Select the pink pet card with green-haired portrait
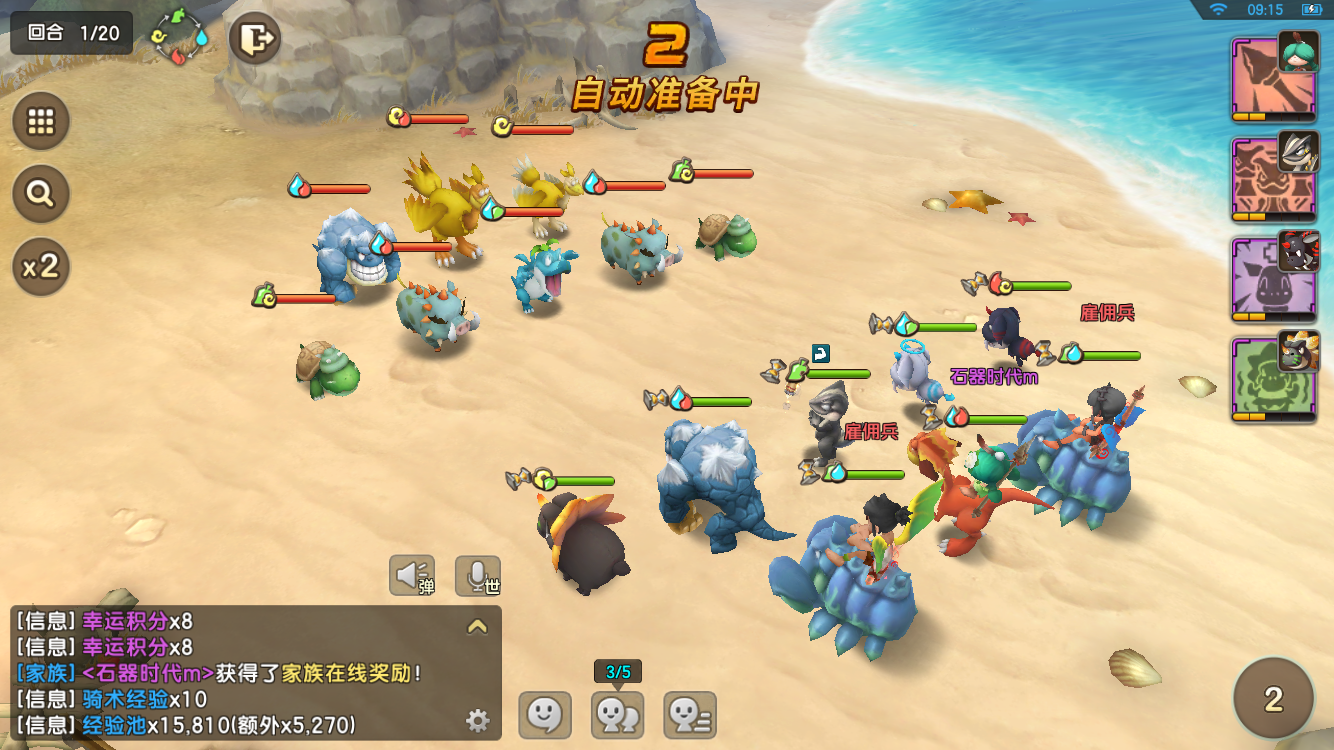The height and width of the screenshot is (750, 1334). 1272,80
